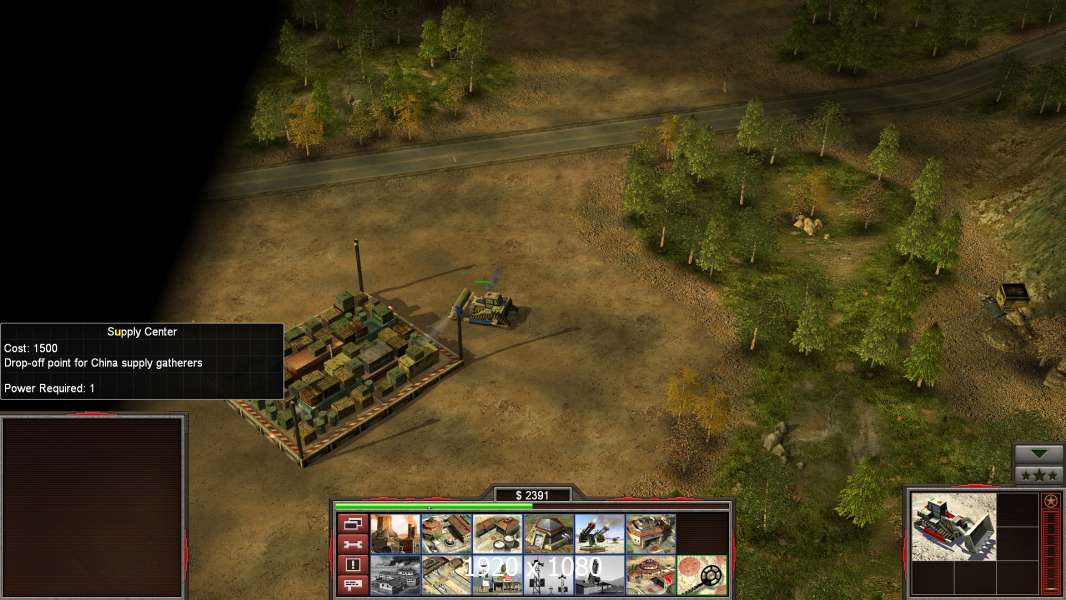Image resolution: width=1066 pixels, height=600 pixels.
Task: Build a Nuclear Reactor with cooling towers
Action: coord(394,534)
